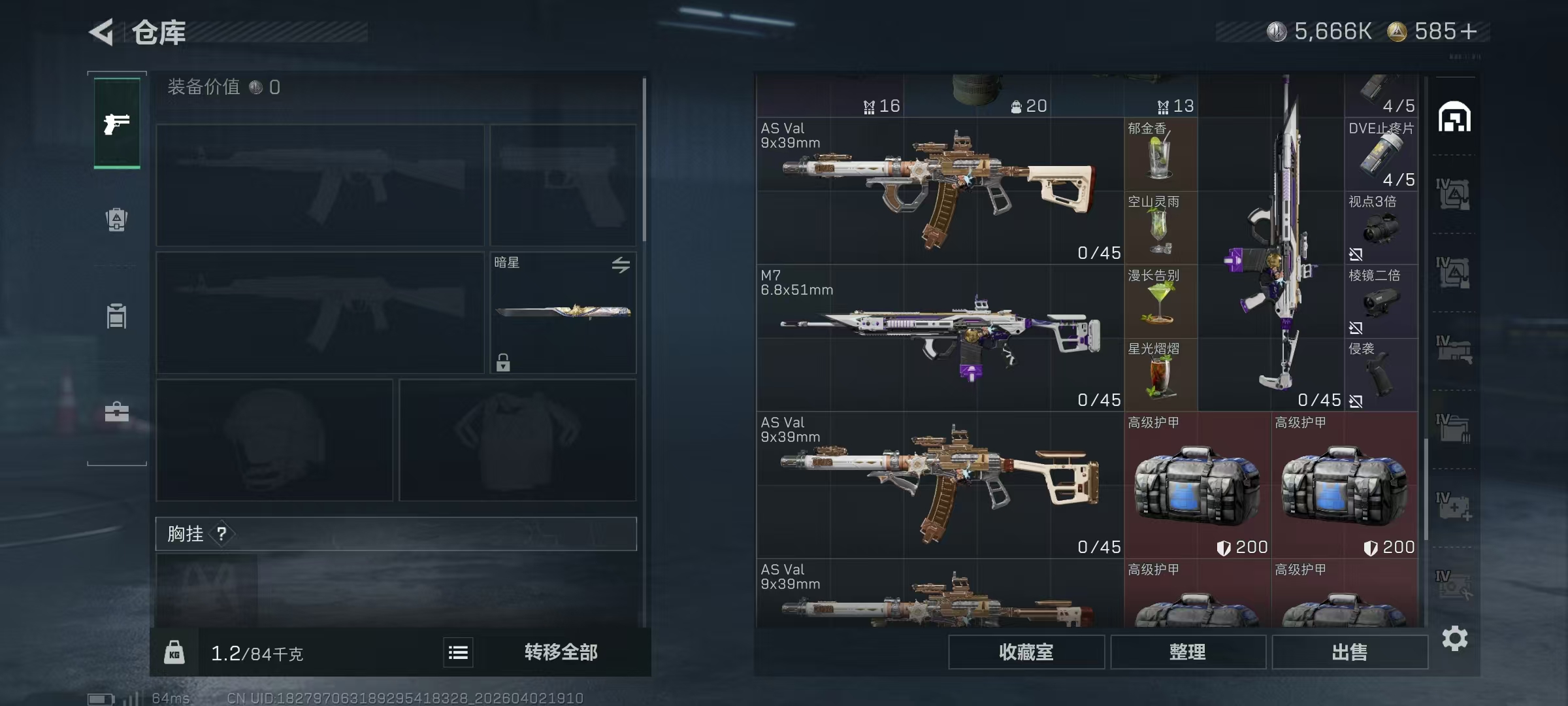This screenshot has height=706, width=1568.
Task: Choose the 棱镜二倍 scope item
Action: (1380, 301)
